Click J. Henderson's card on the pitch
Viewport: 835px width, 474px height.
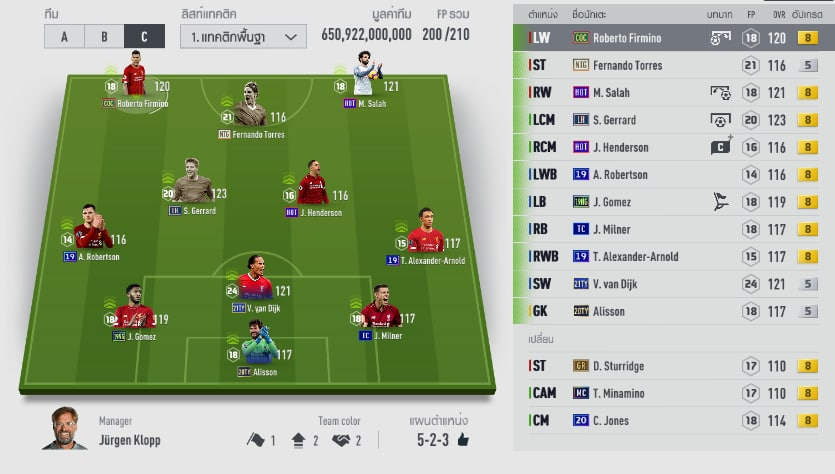[313, 190]
